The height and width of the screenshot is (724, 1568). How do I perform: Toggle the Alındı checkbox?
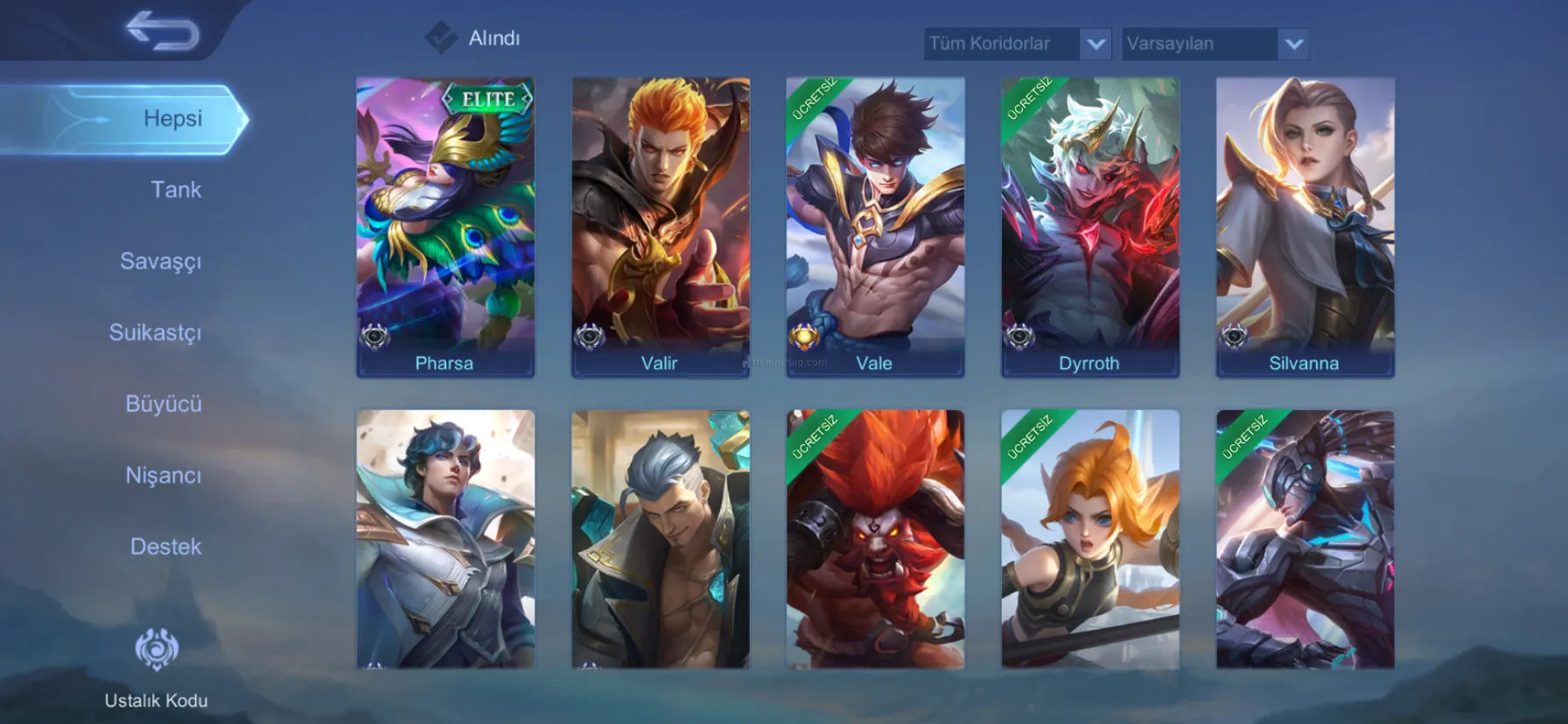pos(441,38)
